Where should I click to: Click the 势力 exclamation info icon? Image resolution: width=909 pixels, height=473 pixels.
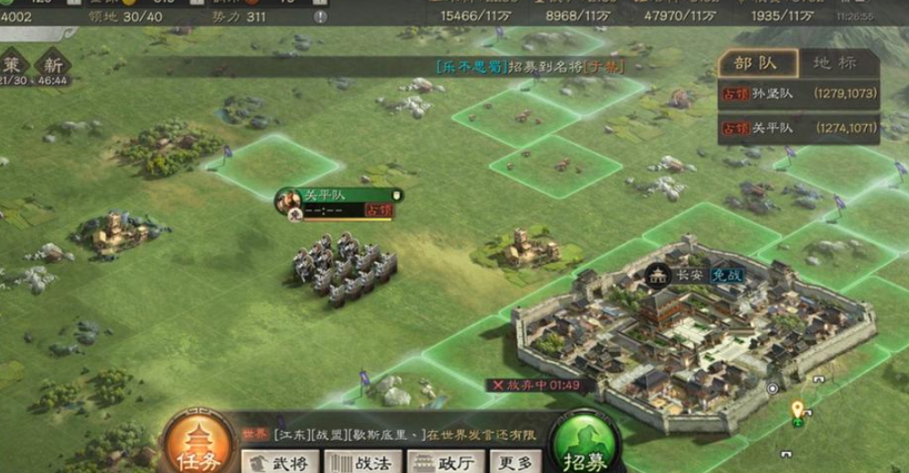[x=320, y=17]
